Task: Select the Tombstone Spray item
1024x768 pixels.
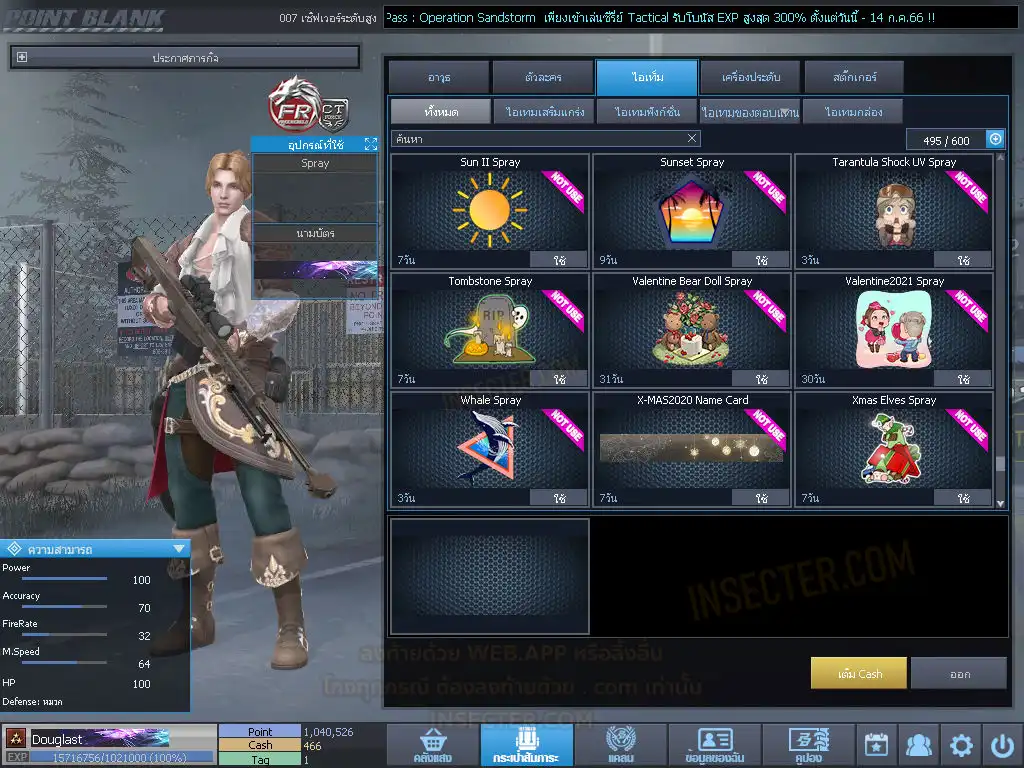Action: pos(490,330)
